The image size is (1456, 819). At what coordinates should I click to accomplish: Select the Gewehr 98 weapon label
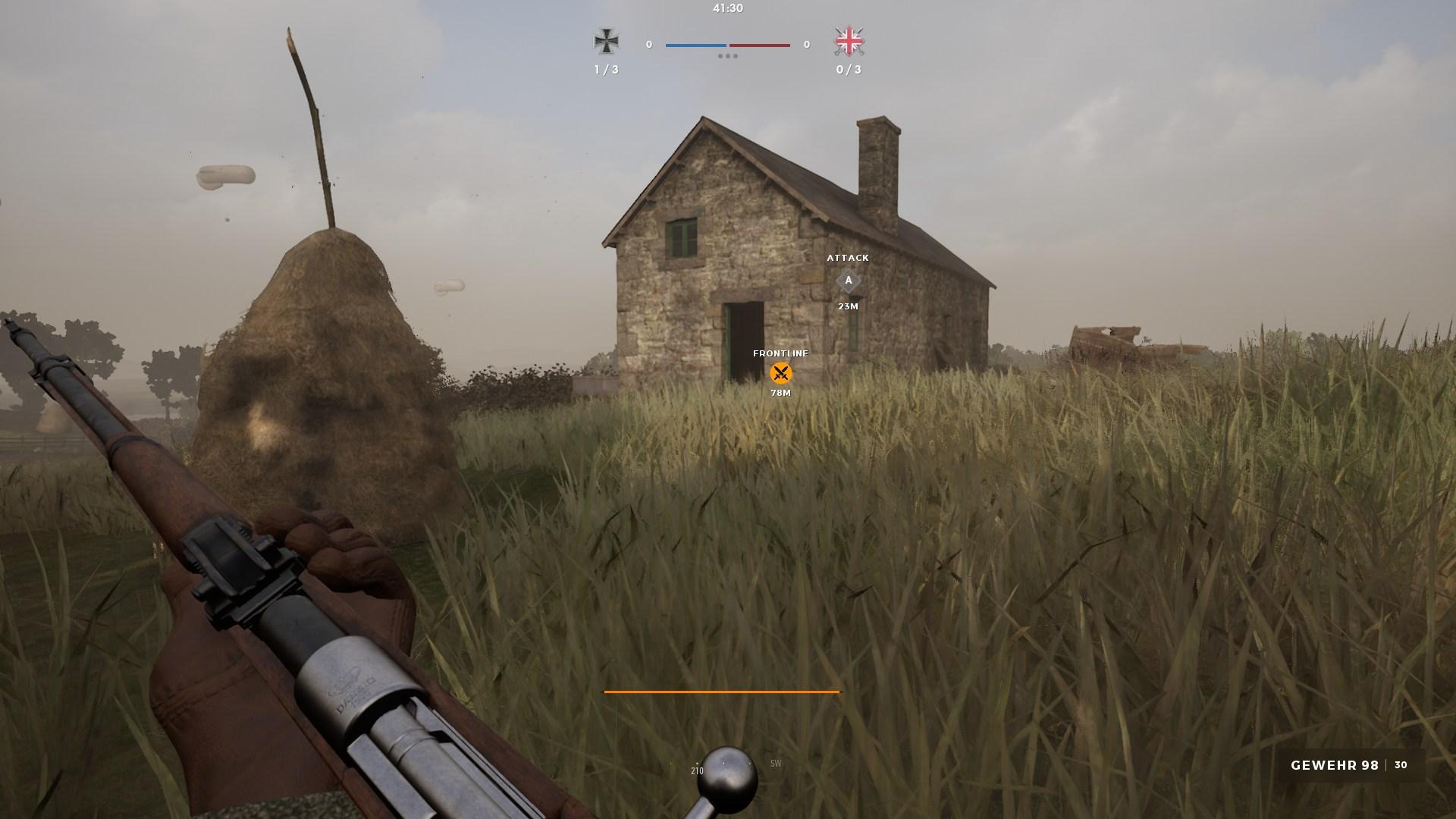pos(1334,765)
